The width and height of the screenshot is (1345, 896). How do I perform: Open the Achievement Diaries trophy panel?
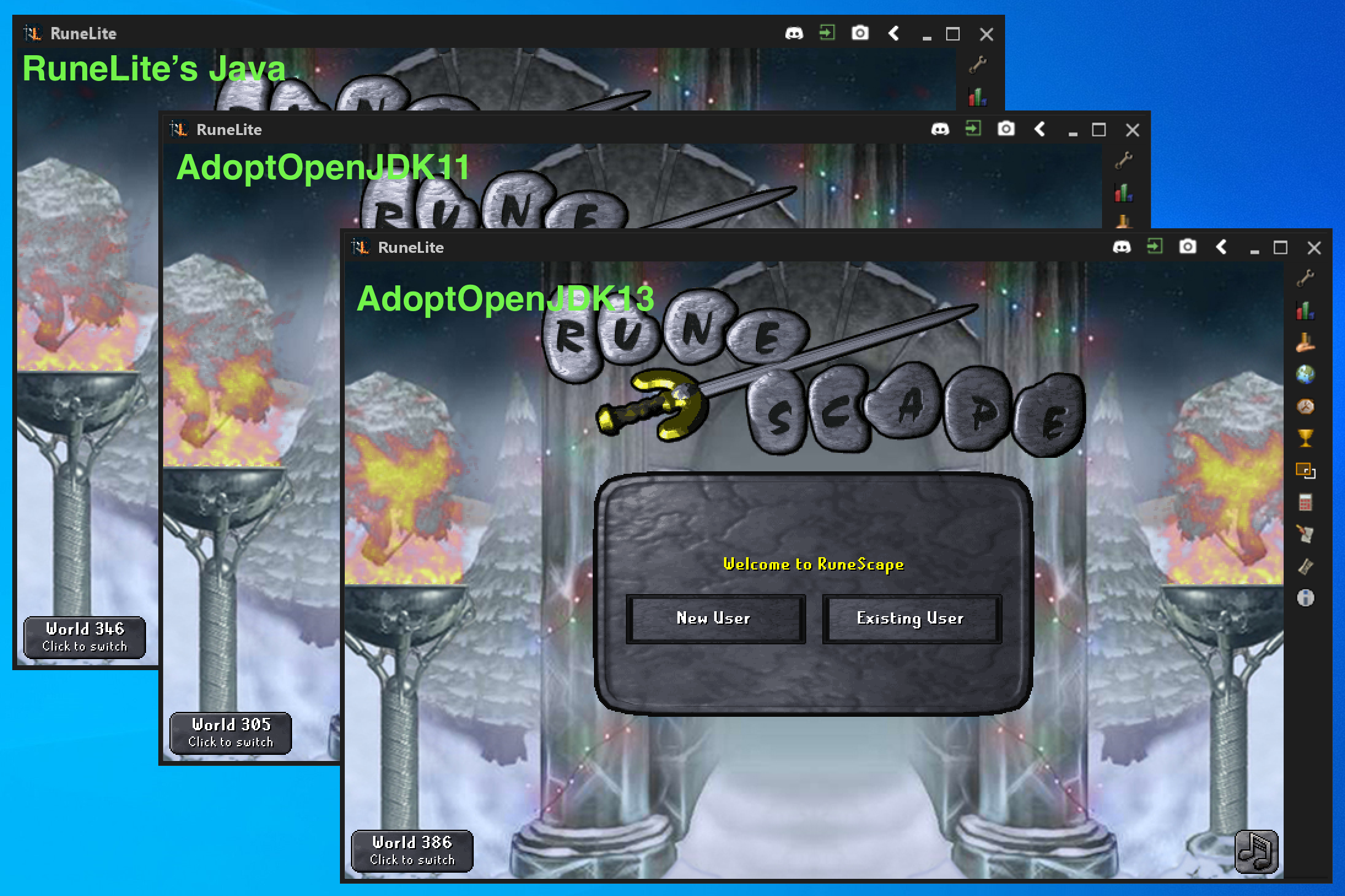1306,436
